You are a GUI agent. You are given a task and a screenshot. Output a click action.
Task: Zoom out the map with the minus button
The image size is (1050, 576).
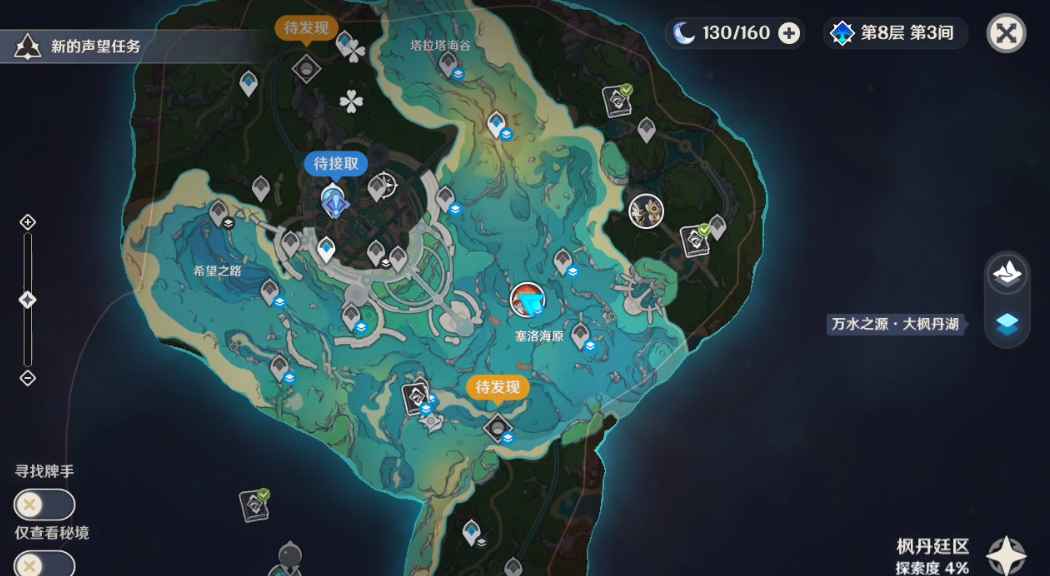pos(28,378)
